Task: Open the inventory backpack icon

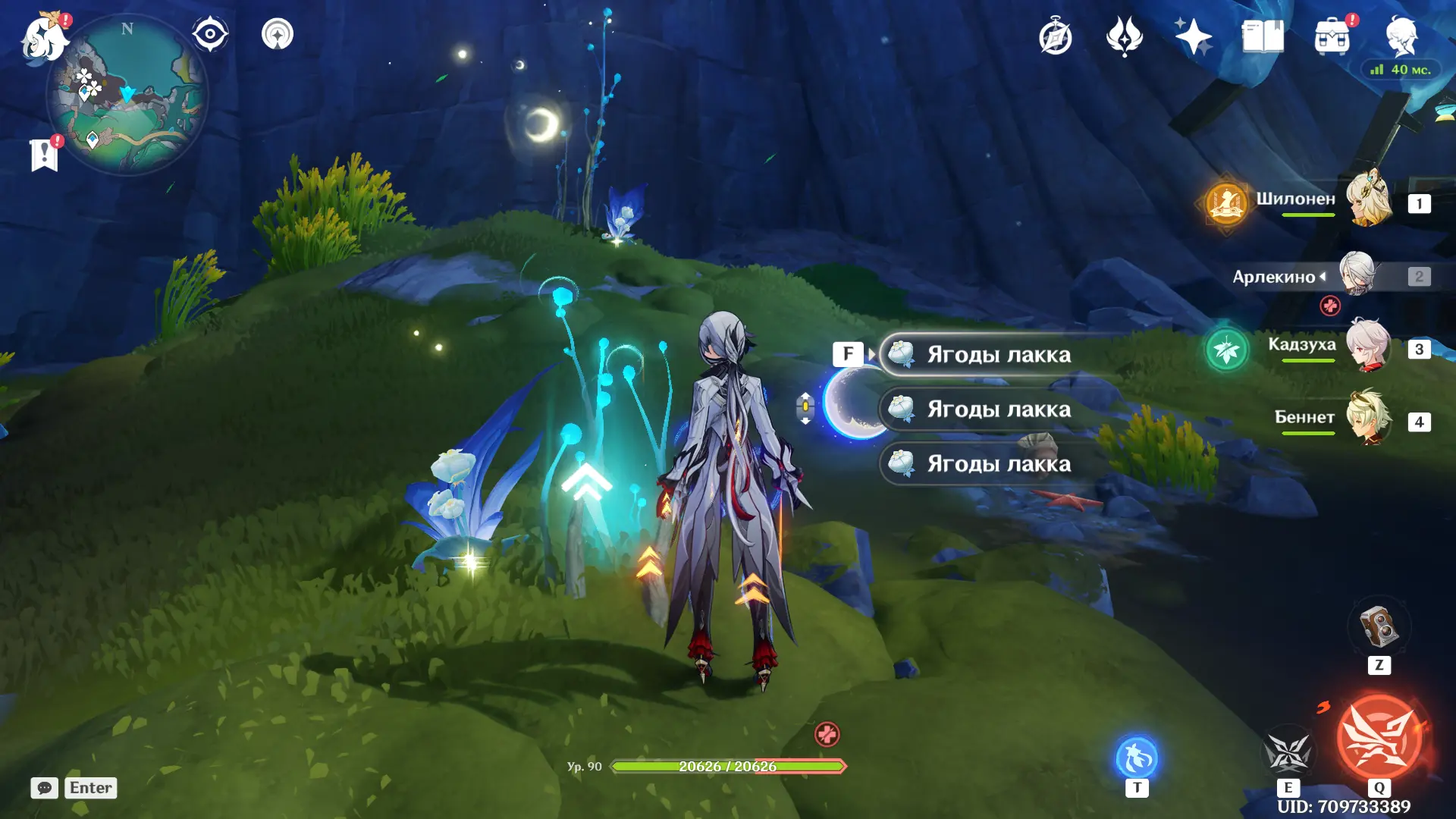Action: click(1332, 36)
